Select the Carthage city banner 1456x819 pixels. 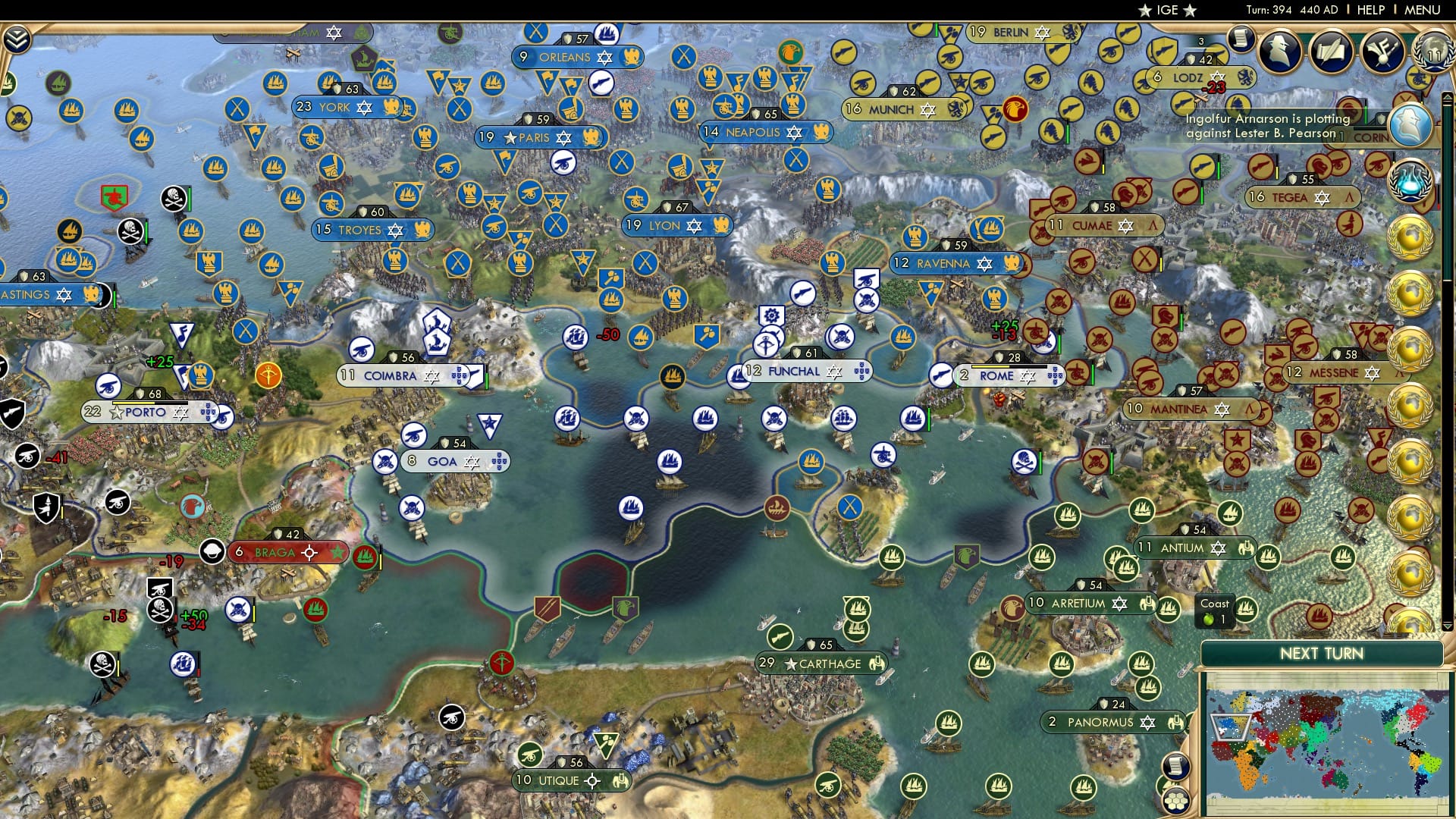click(x=823, y=664)
